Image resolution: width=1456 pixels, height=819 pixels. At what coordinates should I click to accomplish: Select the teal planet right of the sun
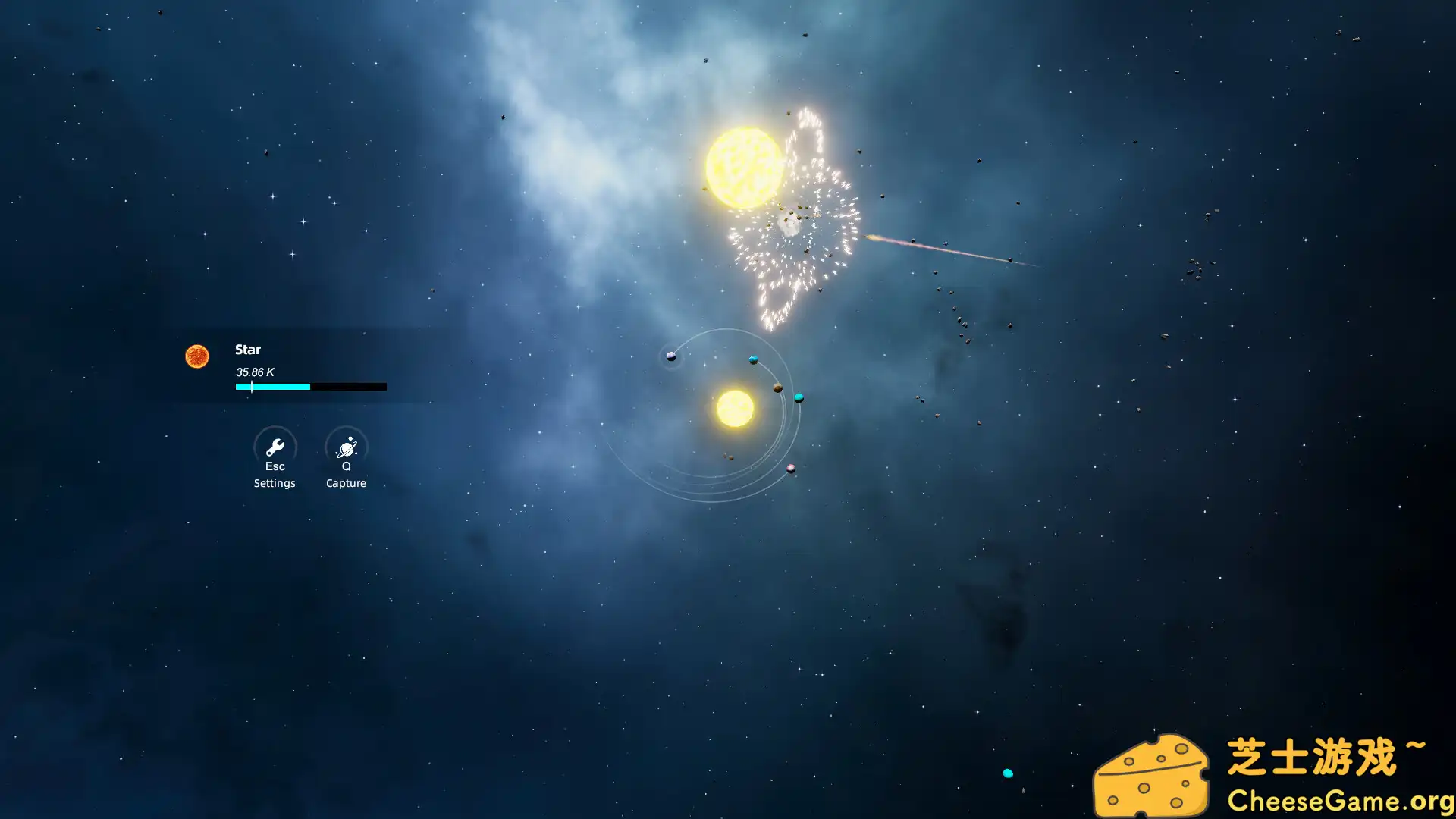click(799, 397)
